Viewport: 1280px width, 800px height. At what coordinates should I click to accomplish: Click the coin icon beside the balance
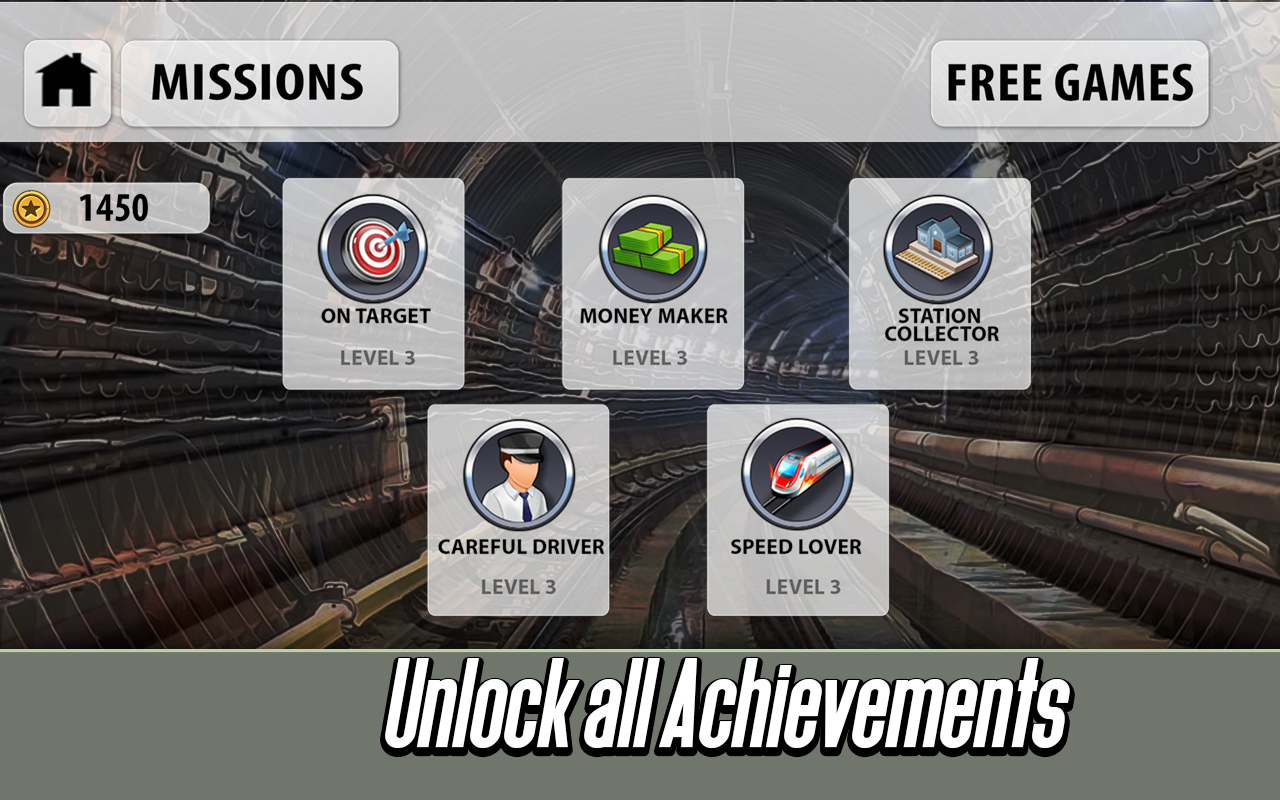[31, 208]
